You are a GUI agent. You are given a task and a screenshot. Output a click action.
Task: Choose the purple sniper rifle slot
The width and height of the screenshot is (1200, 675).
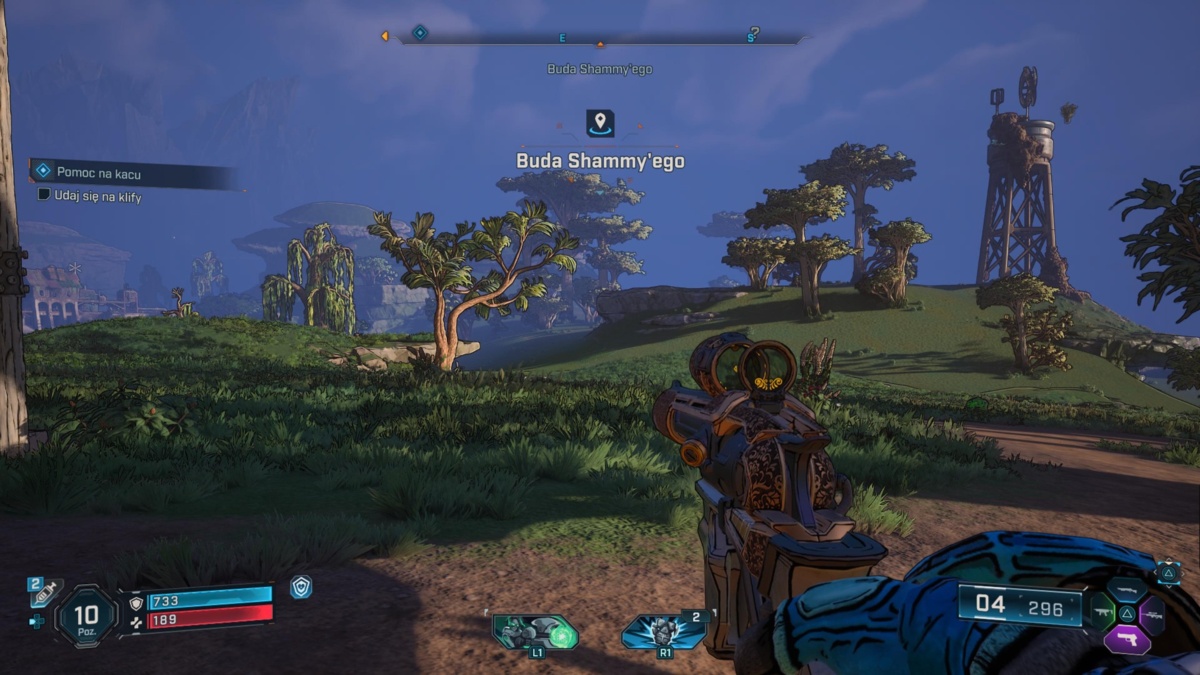coord(1152,613)
